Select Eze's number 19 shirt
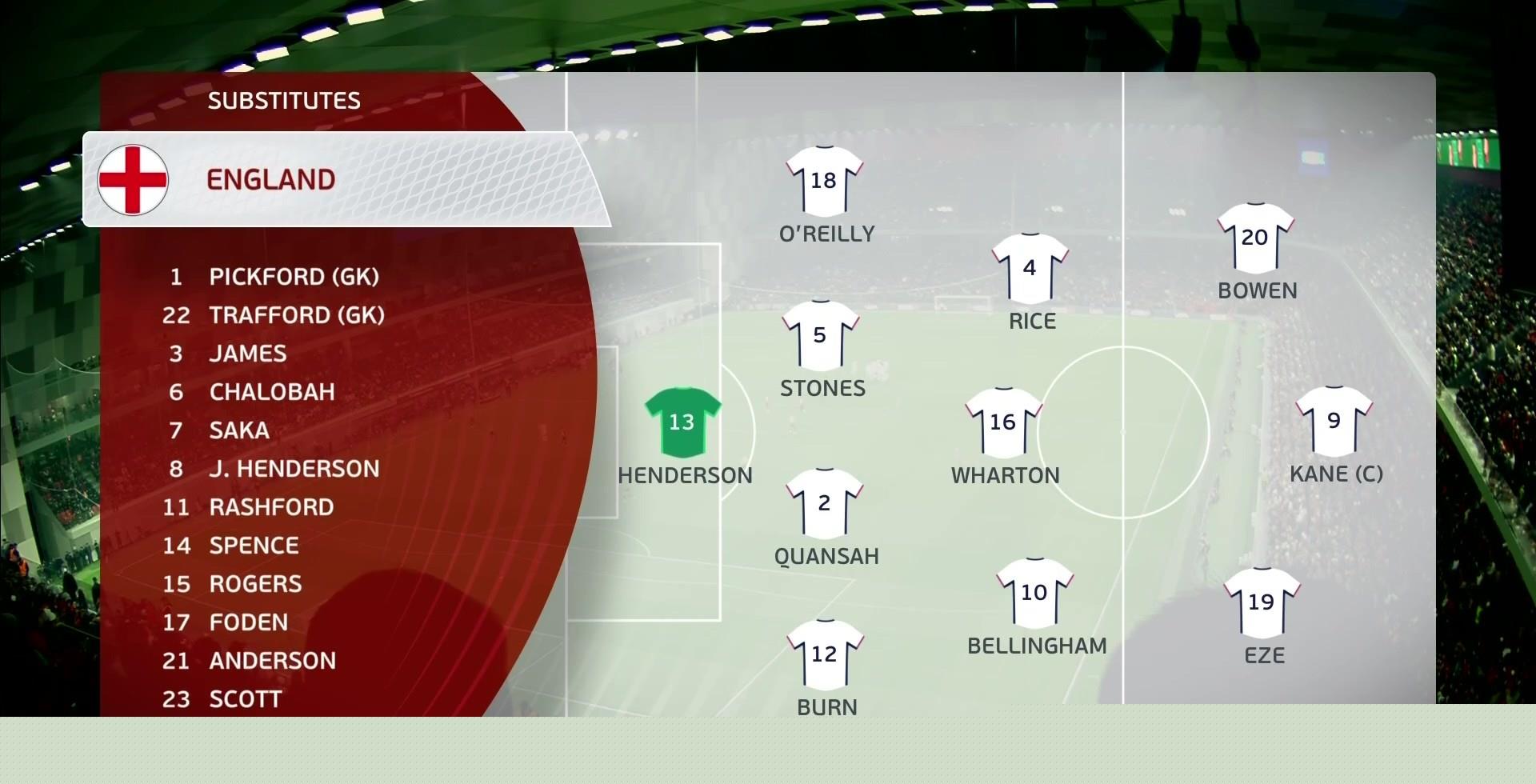Viewport: 1536px width, 784px height. [1262, 602]
